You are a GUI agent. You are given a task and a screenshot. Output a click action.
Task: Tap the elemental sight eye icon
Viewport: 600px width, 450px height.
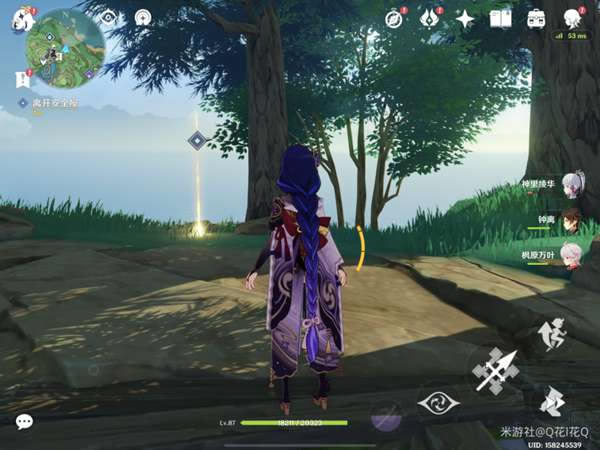pyautogui.click(x=108, y=17)
